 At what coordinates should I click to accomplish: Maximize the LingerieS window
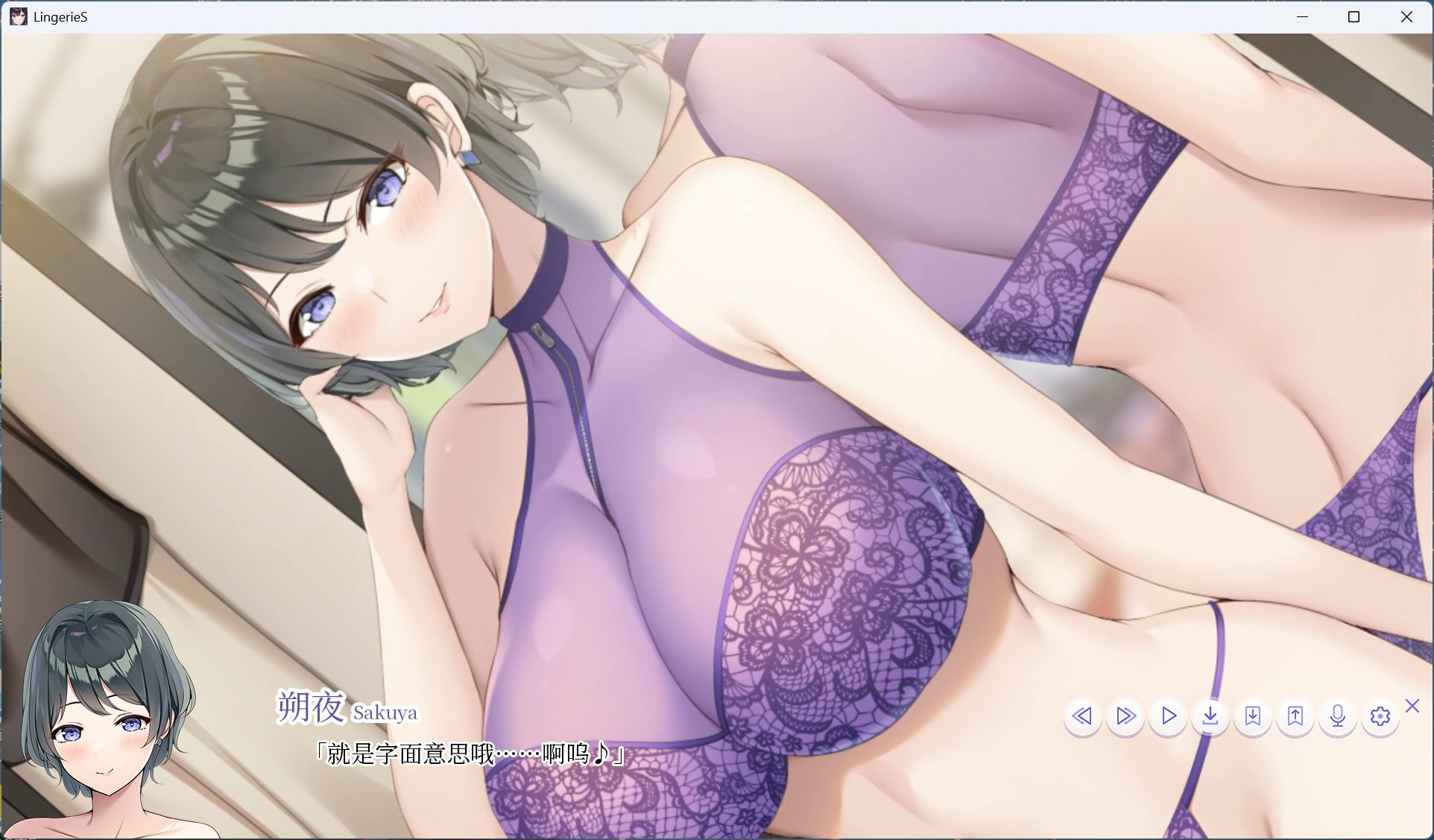tap(1353, 16)
